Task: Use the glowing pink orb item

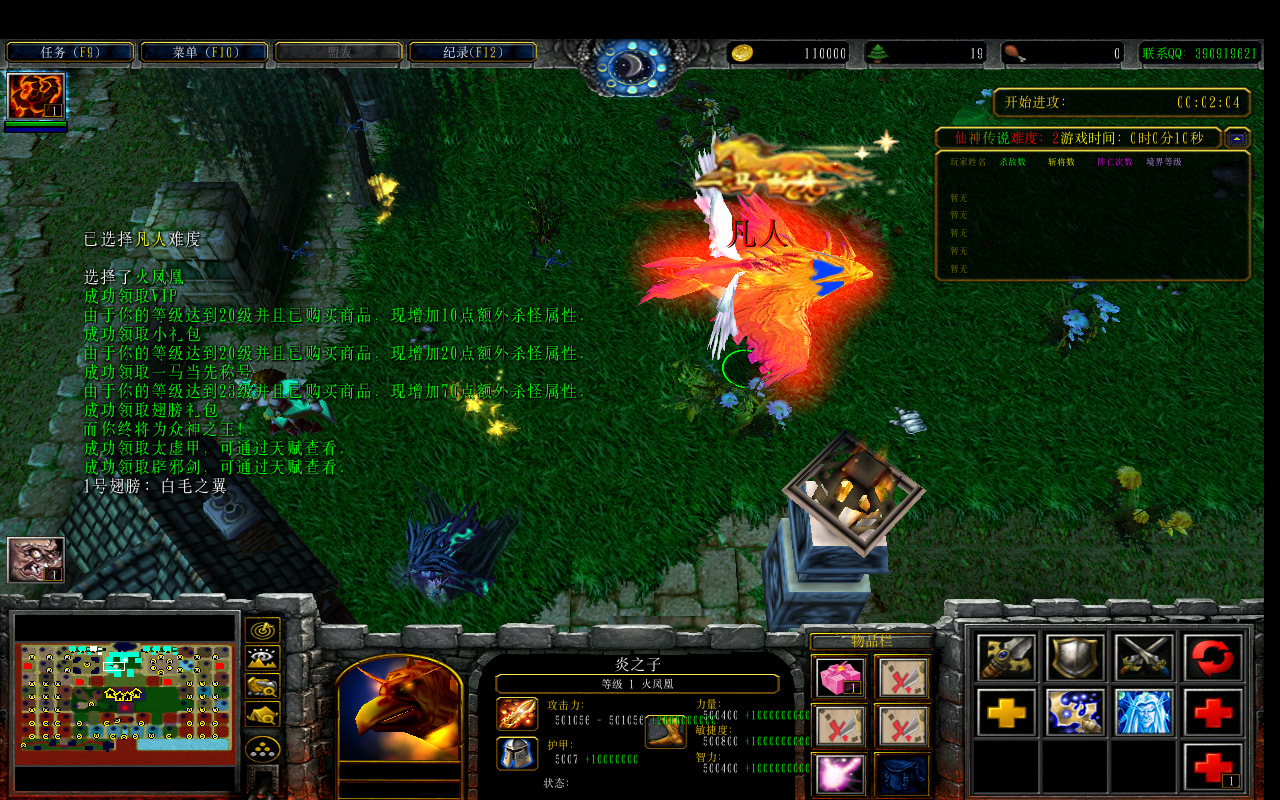Action: point(840,774)
